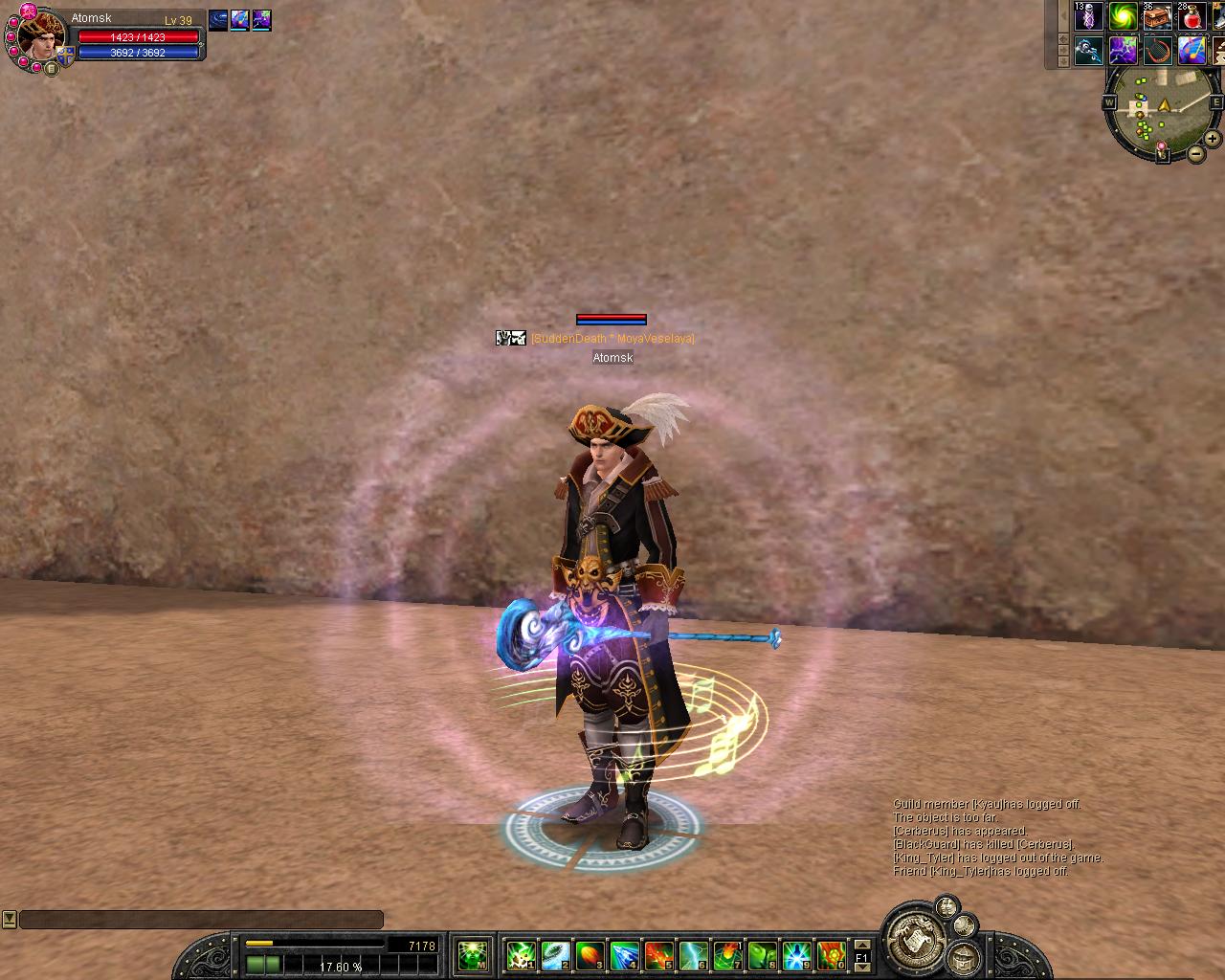Use the red potion in the item bar
The height and width of the screenshot is (980, 1225).
click(x=1192, y=16)
